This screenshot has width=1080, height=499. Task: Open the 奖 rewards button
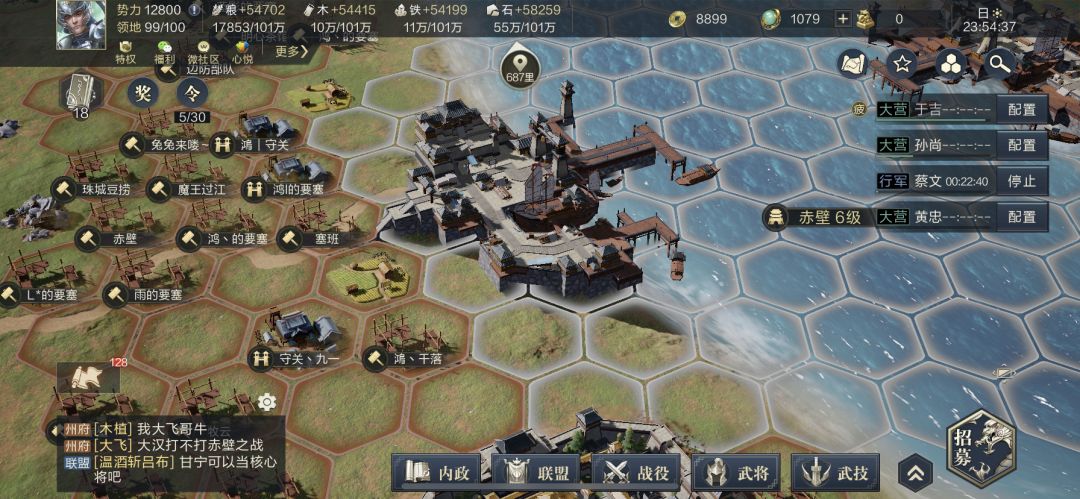tap(142, 93)
